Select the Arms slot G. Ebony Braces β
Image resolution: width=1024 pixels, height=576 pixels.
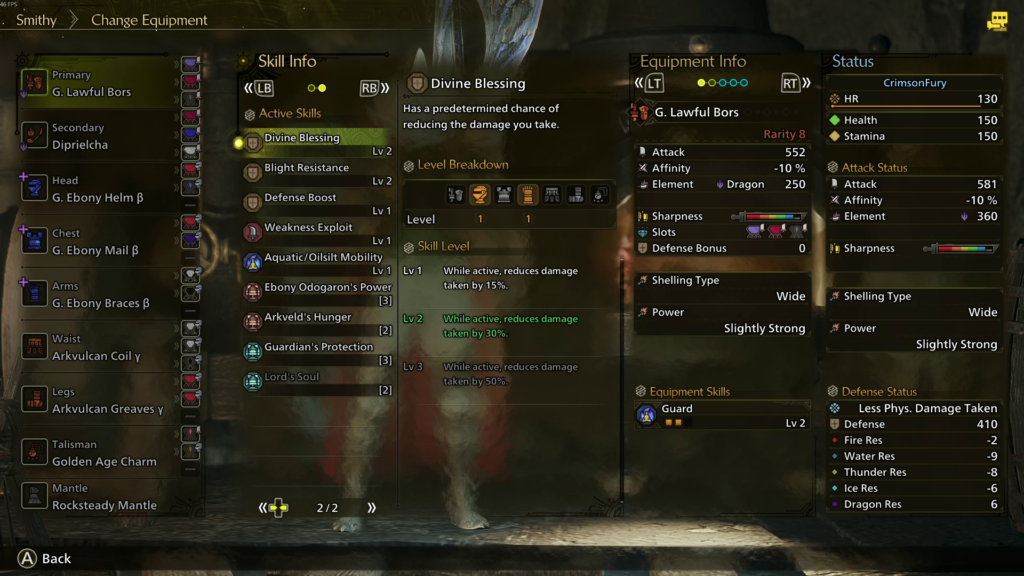click(x=100, y=296)
